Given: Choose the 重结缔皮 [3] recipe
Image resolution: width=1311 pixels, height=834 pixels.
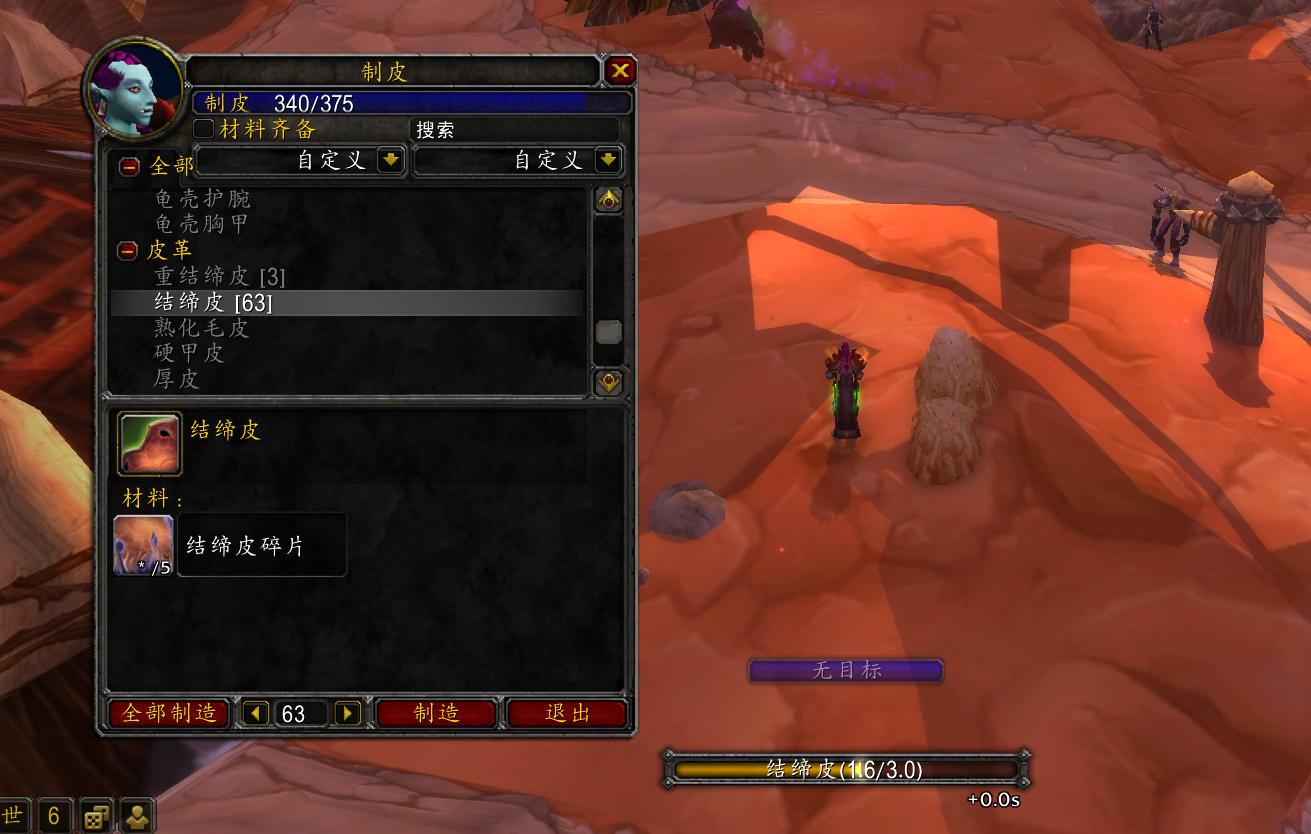Looking at the screenshot, I should click(220, 276).
